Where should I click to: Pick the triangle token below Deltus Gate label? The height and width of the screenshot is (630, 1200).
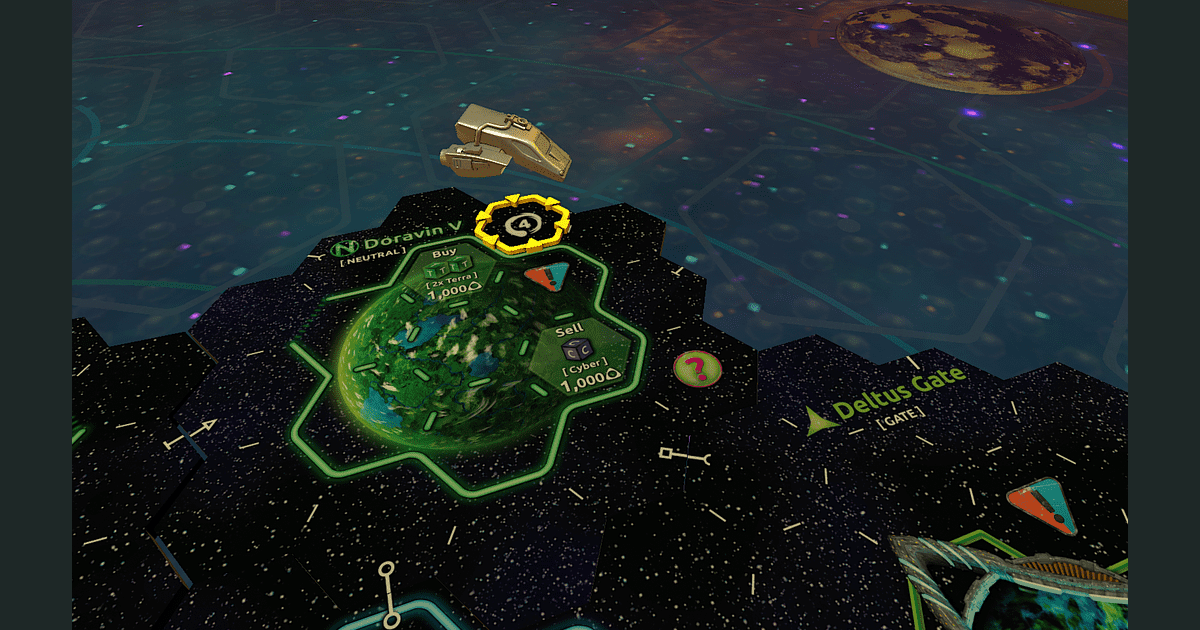[x=1042, y=506]
